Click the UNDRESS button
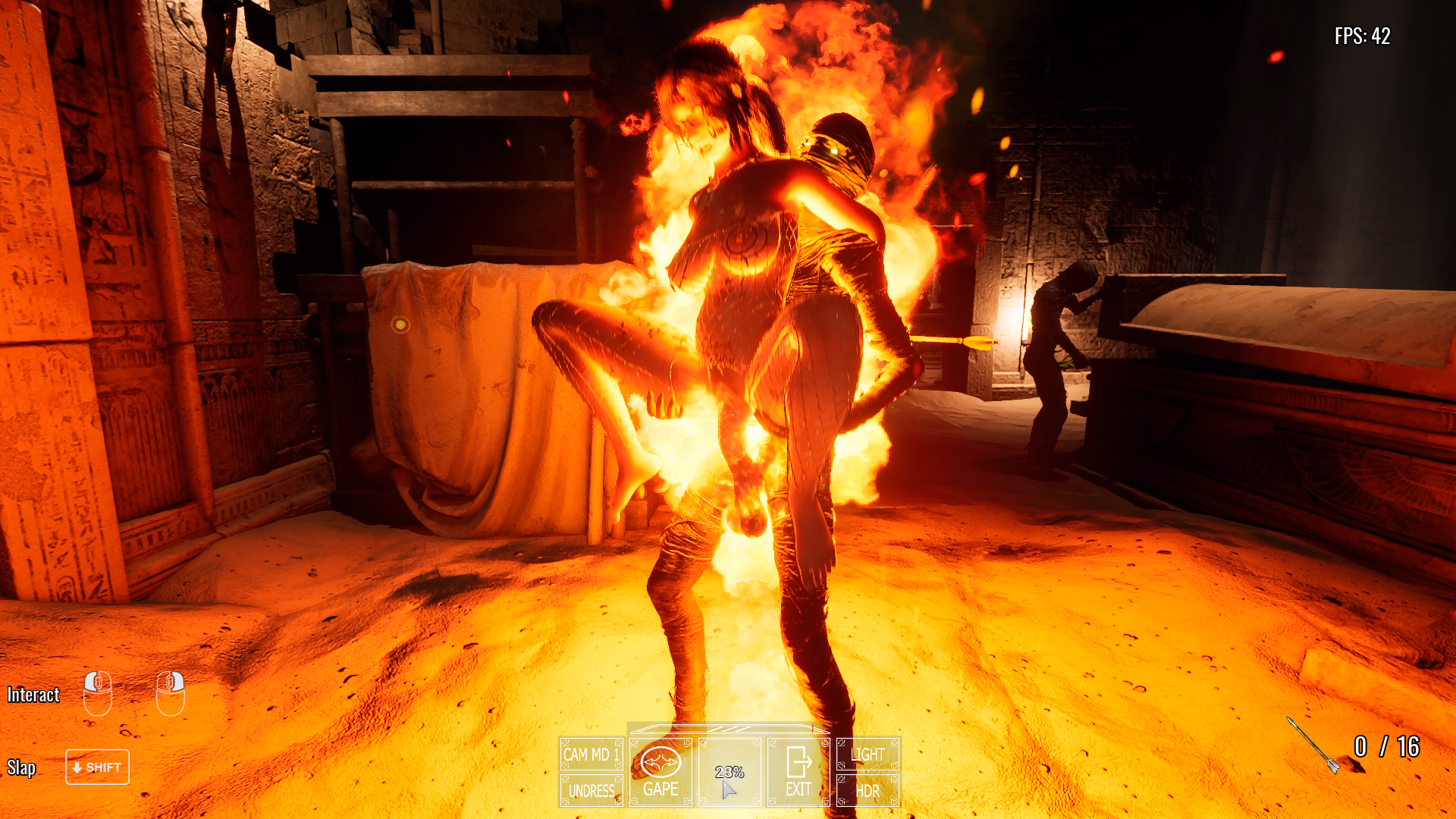1456x819 pixels. [x=591, y=791]
